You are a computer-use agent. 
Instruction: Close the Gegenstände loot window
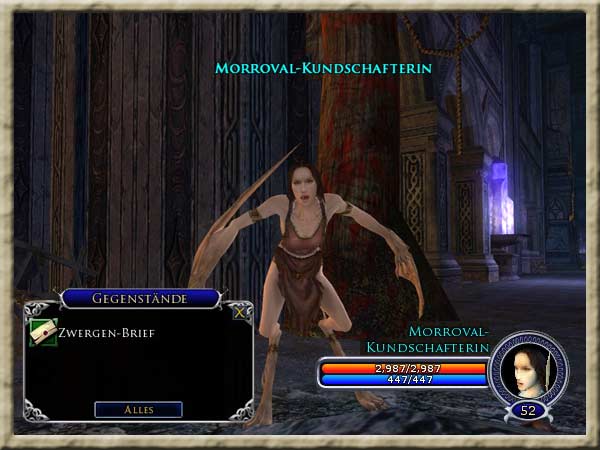coord(239,311)
